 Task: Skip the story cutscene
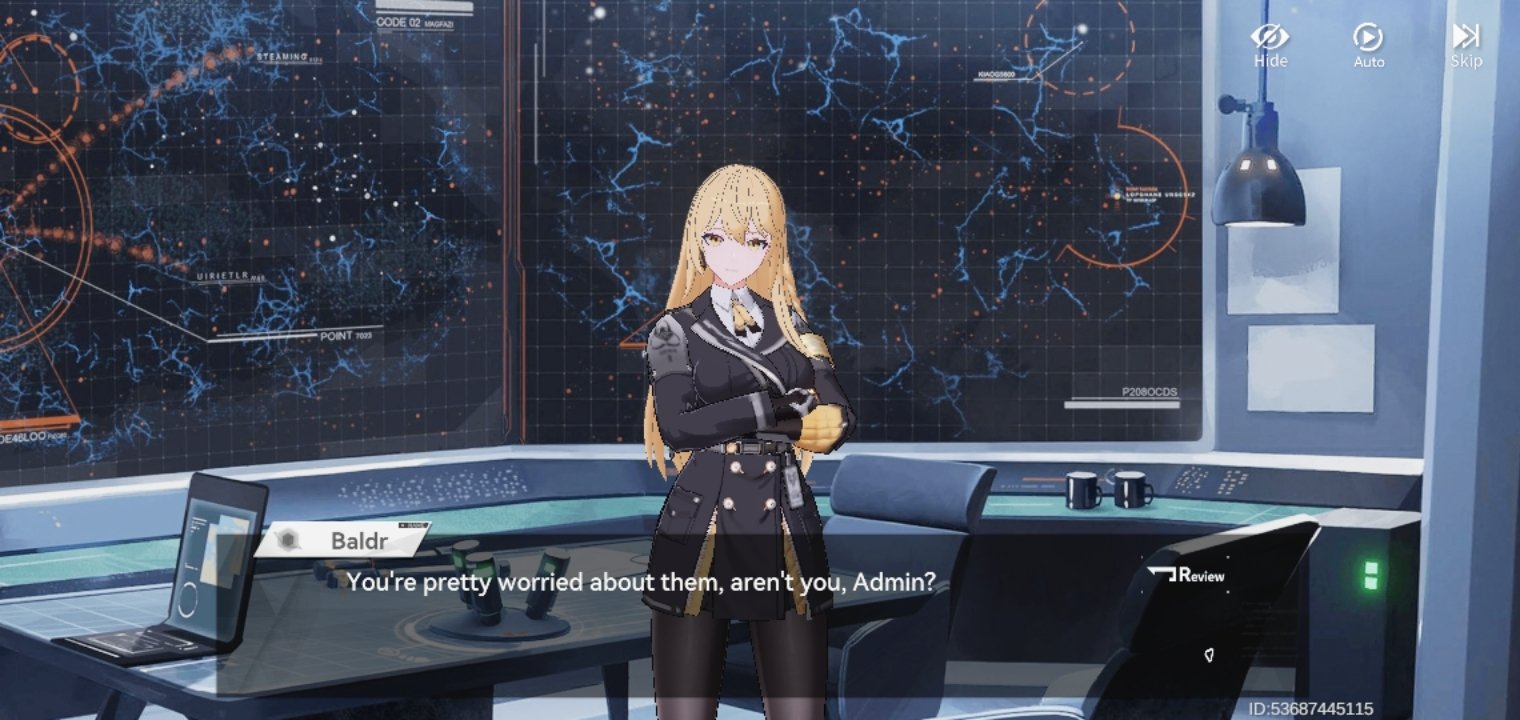click(1465, 45)
